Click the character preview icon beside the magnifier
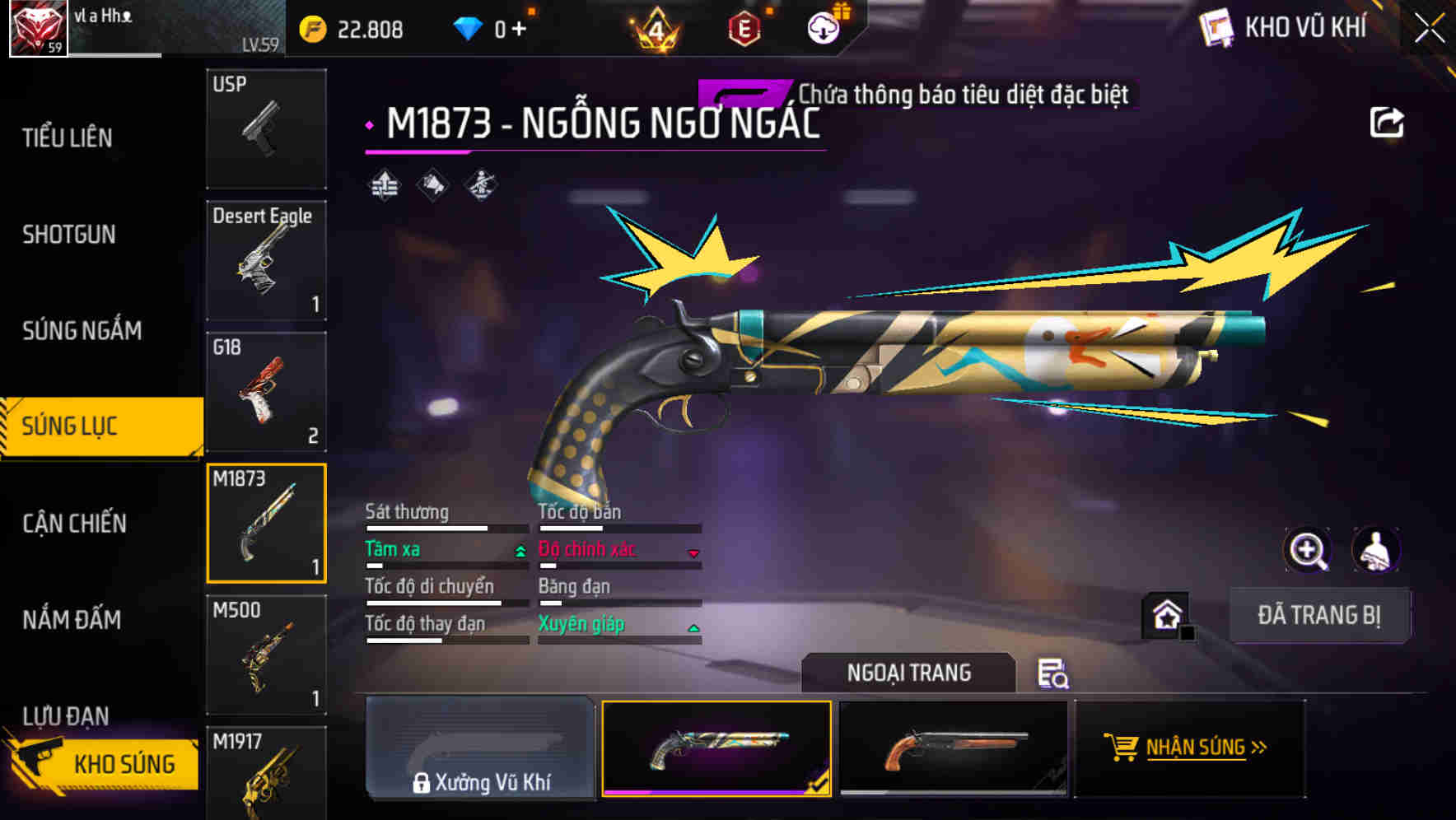1456x820 pixels. 1377,550
